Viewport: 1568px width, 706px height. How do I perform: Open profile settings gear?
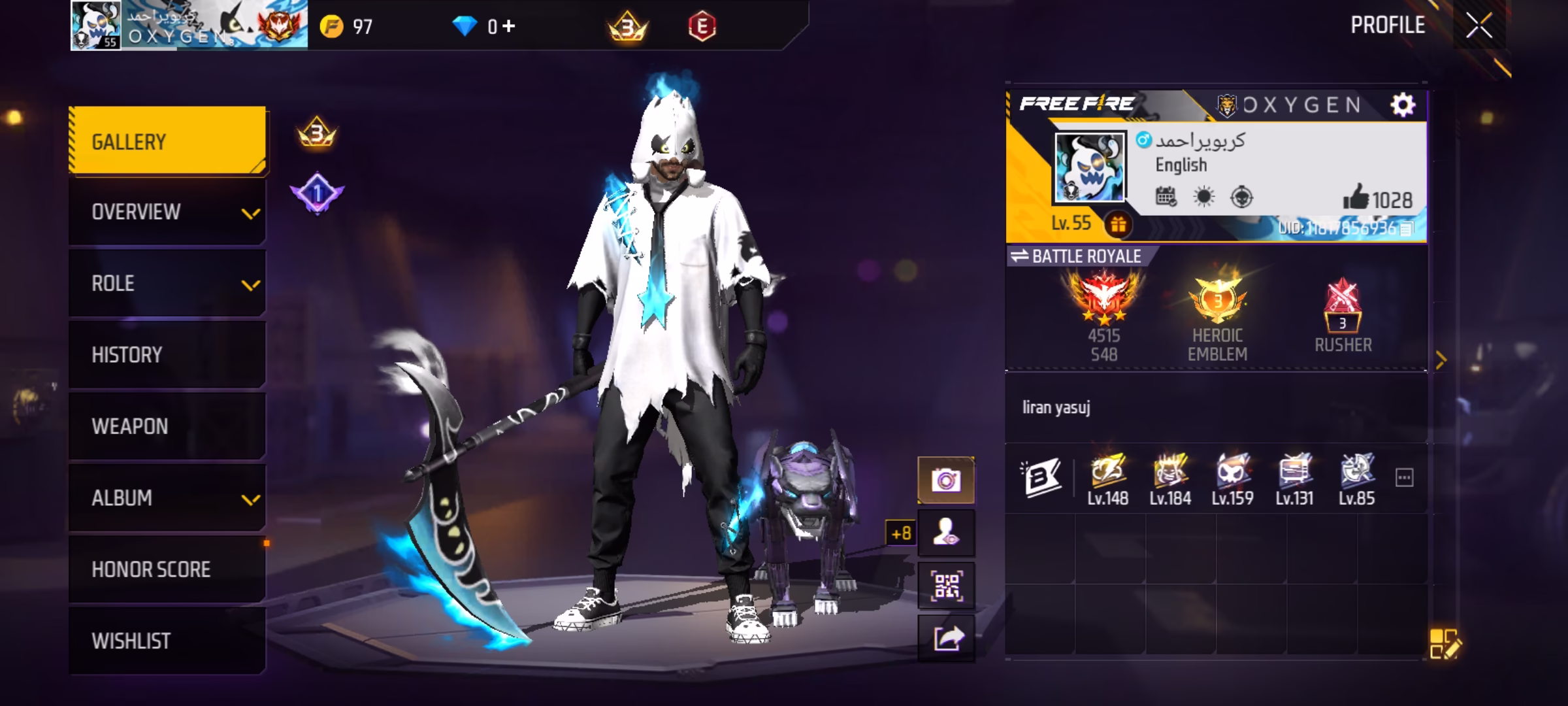[x=1402, y=105]
